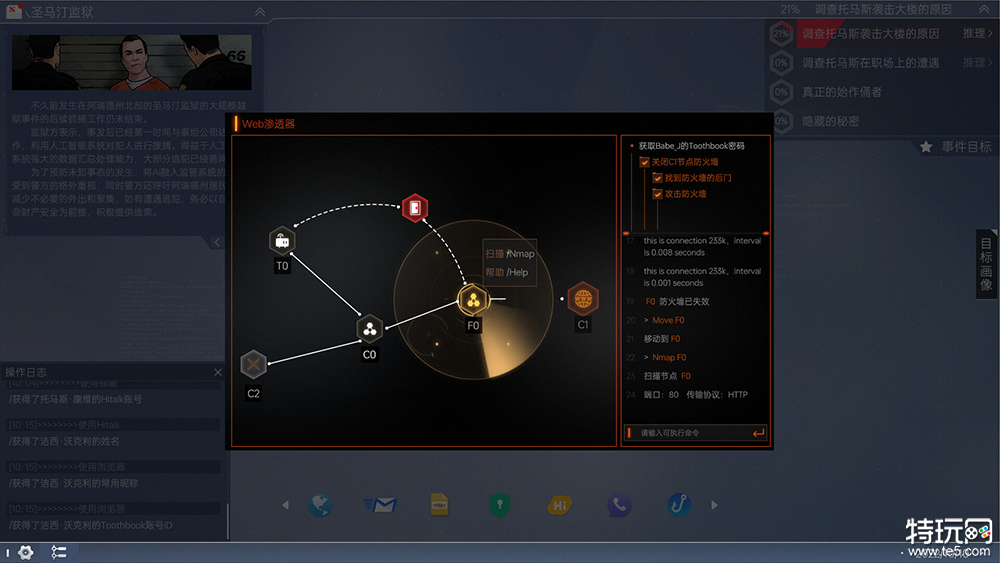
Task: Toggle the 关闭C1节点防火墙 objective checkbox
Action: pos(645,162)
